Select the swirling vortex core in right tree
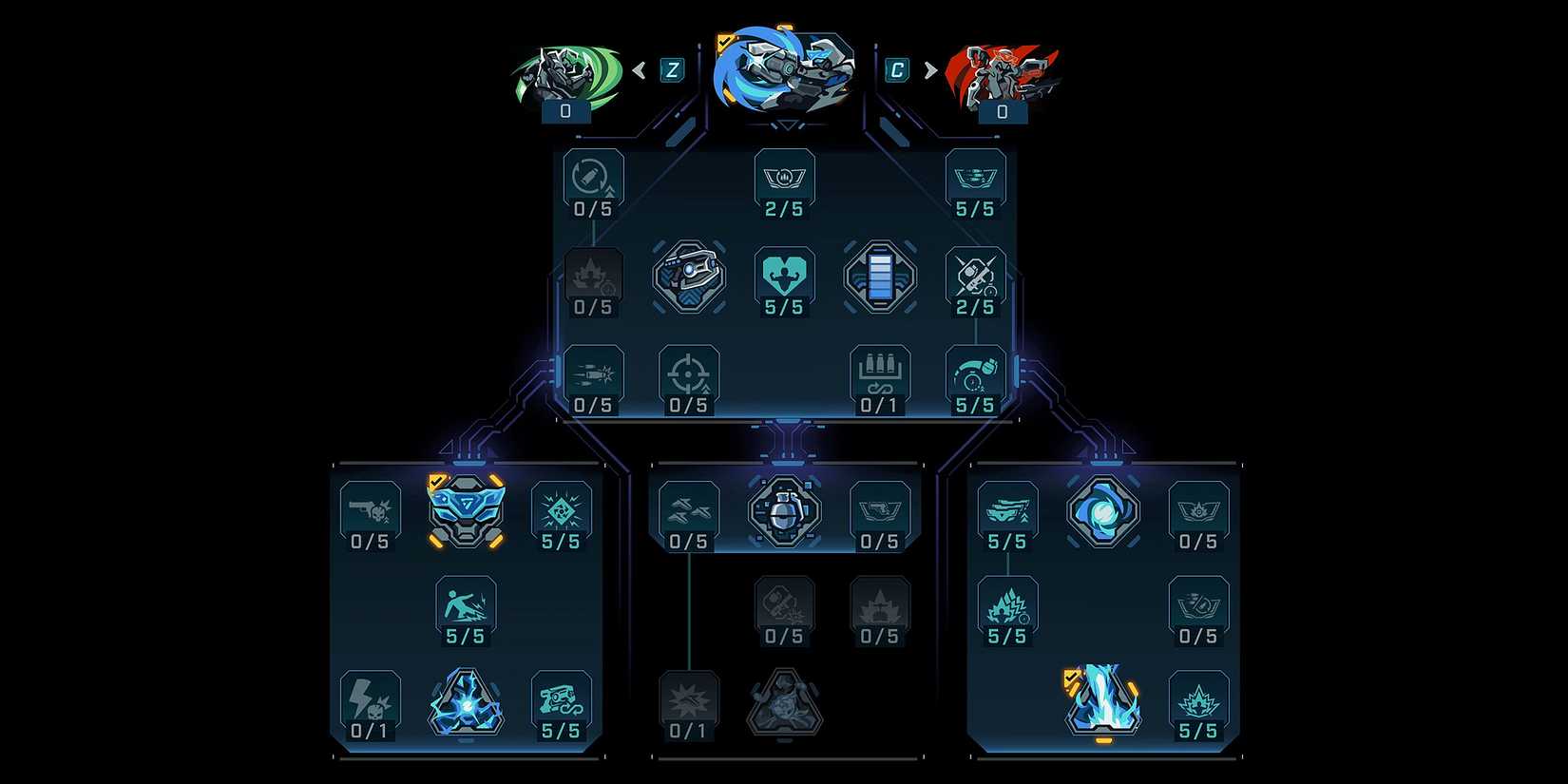 point(1102,511)
